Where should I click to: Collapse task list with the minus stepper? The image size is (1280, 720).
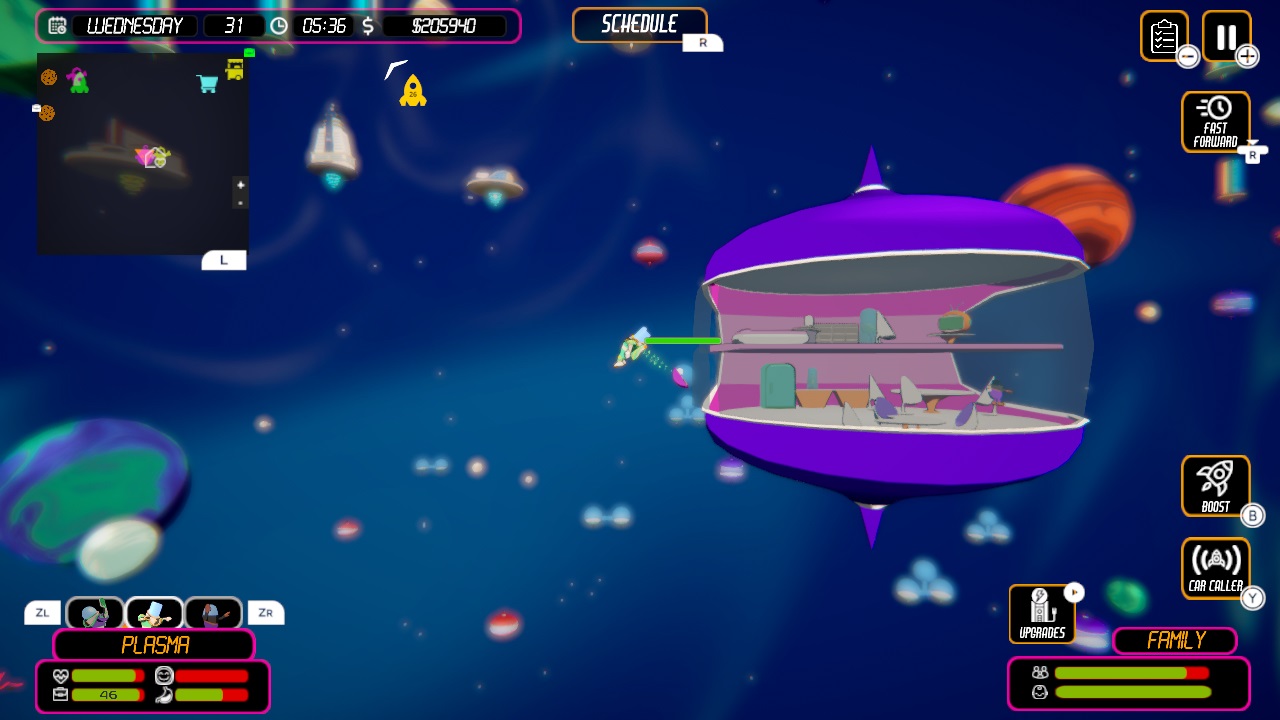[1187, 57]
